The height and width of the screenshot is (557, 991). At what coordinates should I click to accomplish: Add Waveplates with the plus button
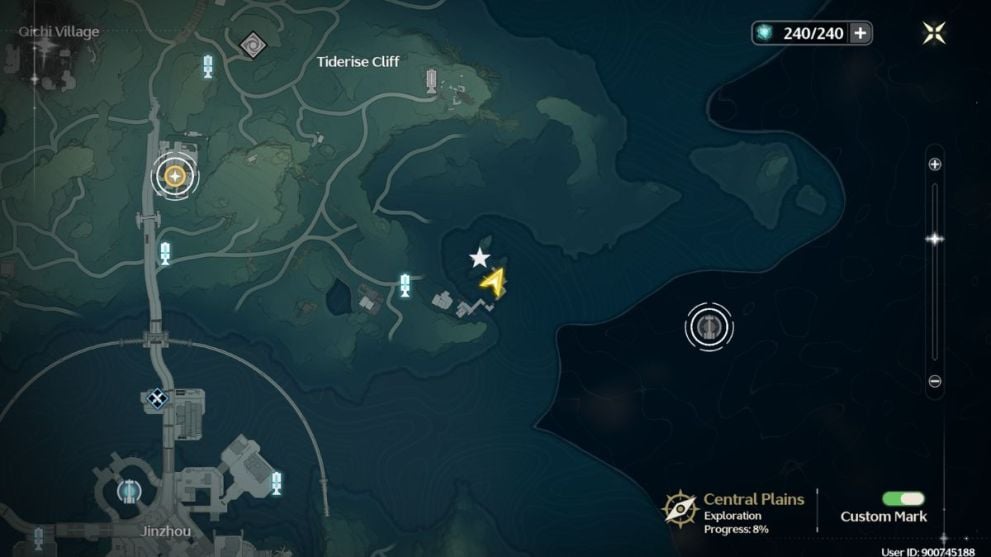pyautogui.click(x=859, y=33)
